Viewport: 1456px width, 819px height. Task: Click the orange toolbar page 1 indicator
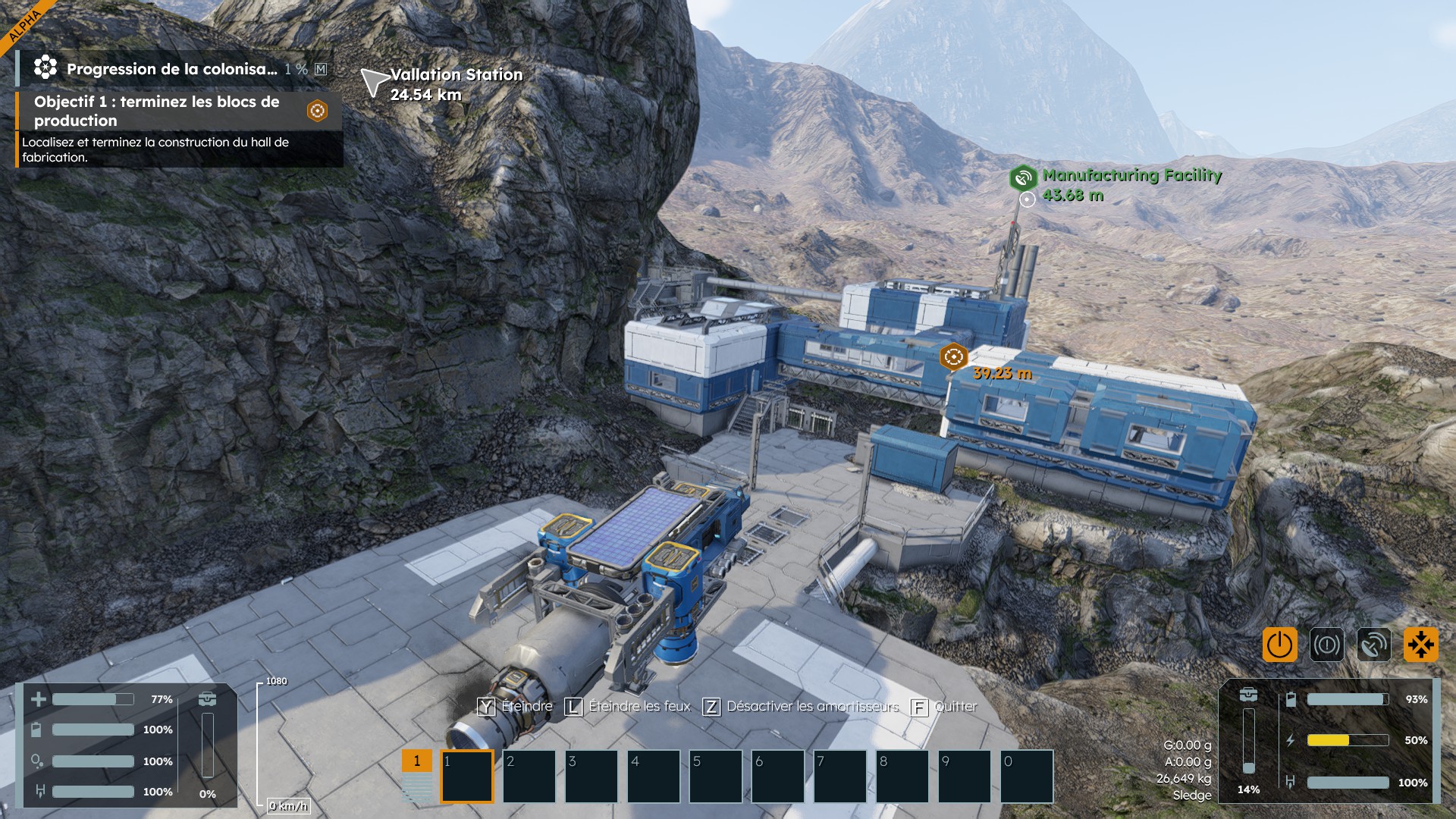click(416, 761)
